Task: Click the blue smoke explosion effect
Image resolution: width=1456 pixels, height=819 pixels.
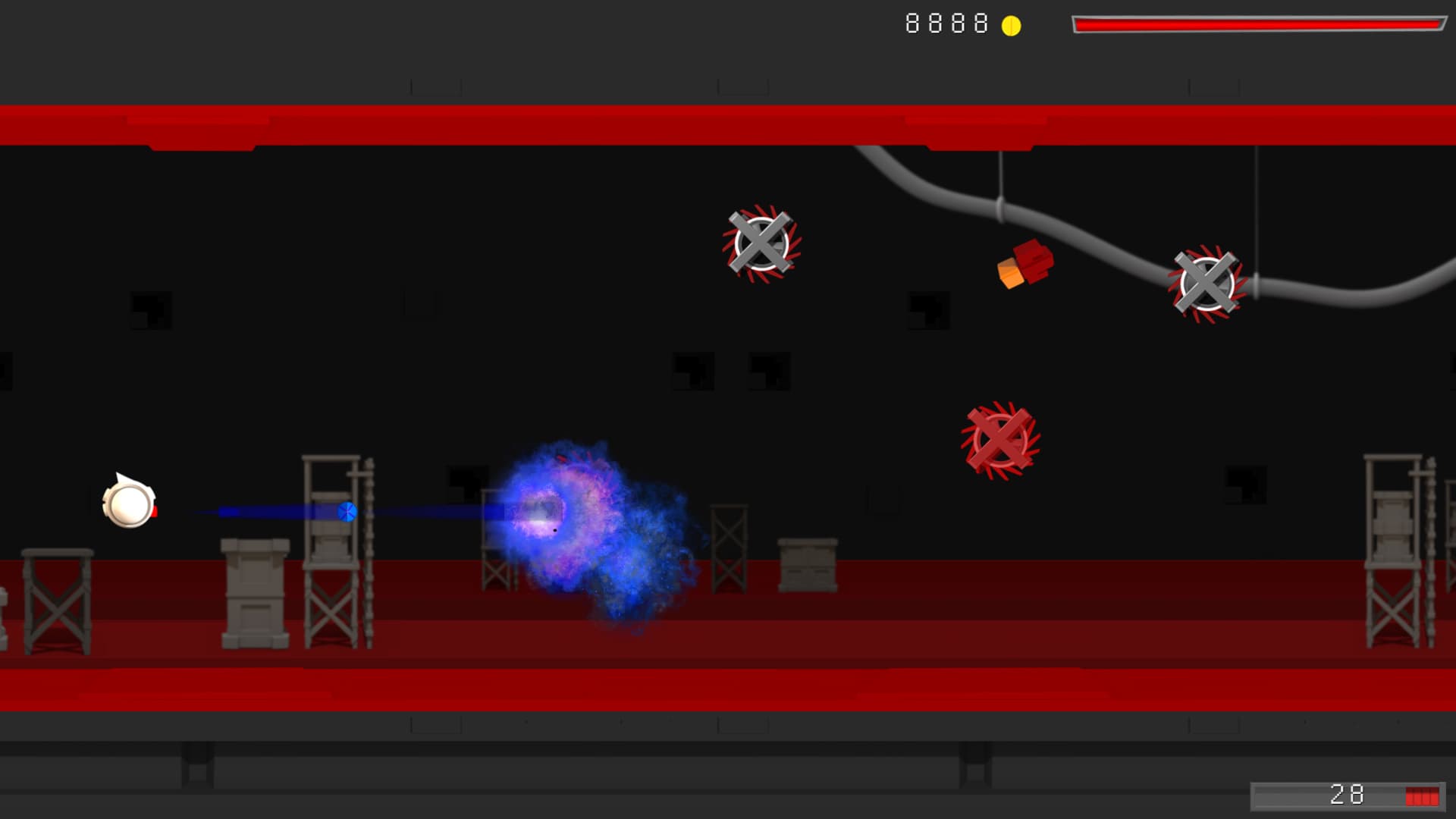Action: tap(591, 531)
